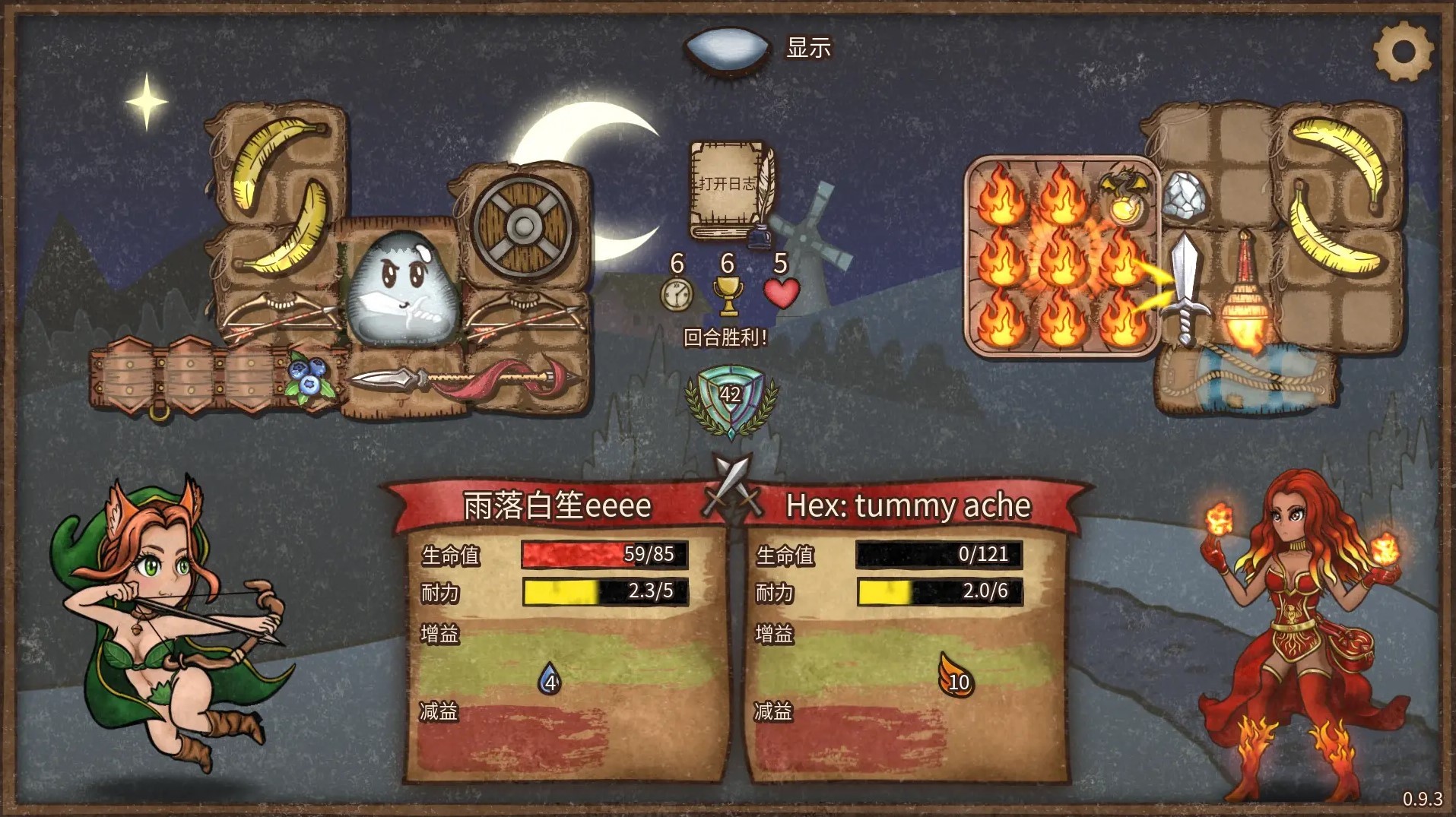Select the enemy's dragon egg item
Image resolution: width=1456 pixels, height=817 pixels.
pyautogui.click(x=1124, y=196)
